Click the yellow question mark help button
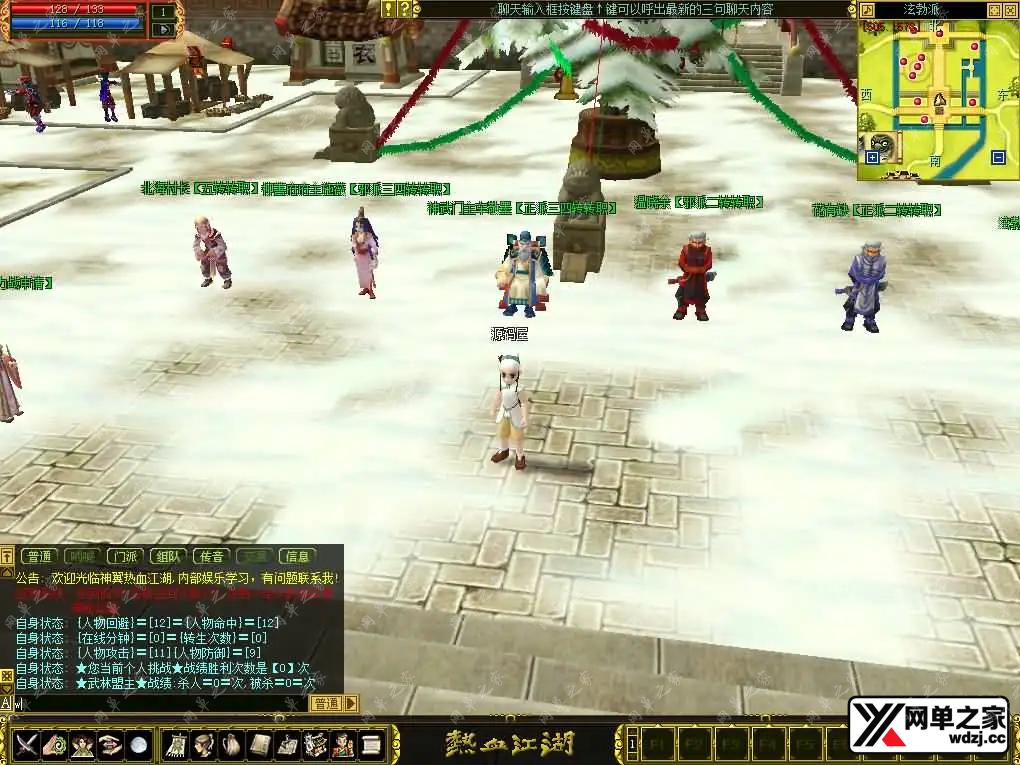 pos(404,9)
